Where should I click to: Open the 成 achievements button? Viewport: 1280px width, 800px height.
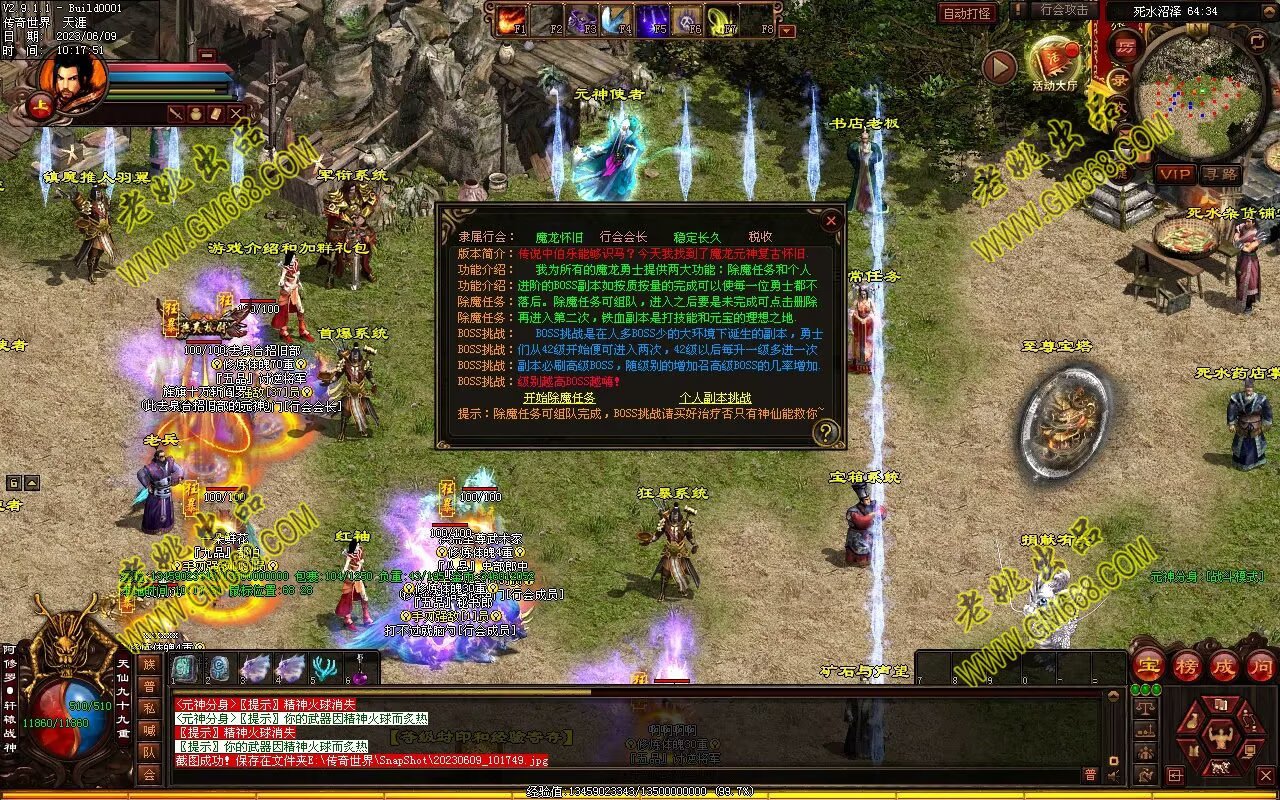click(1225, 666)
